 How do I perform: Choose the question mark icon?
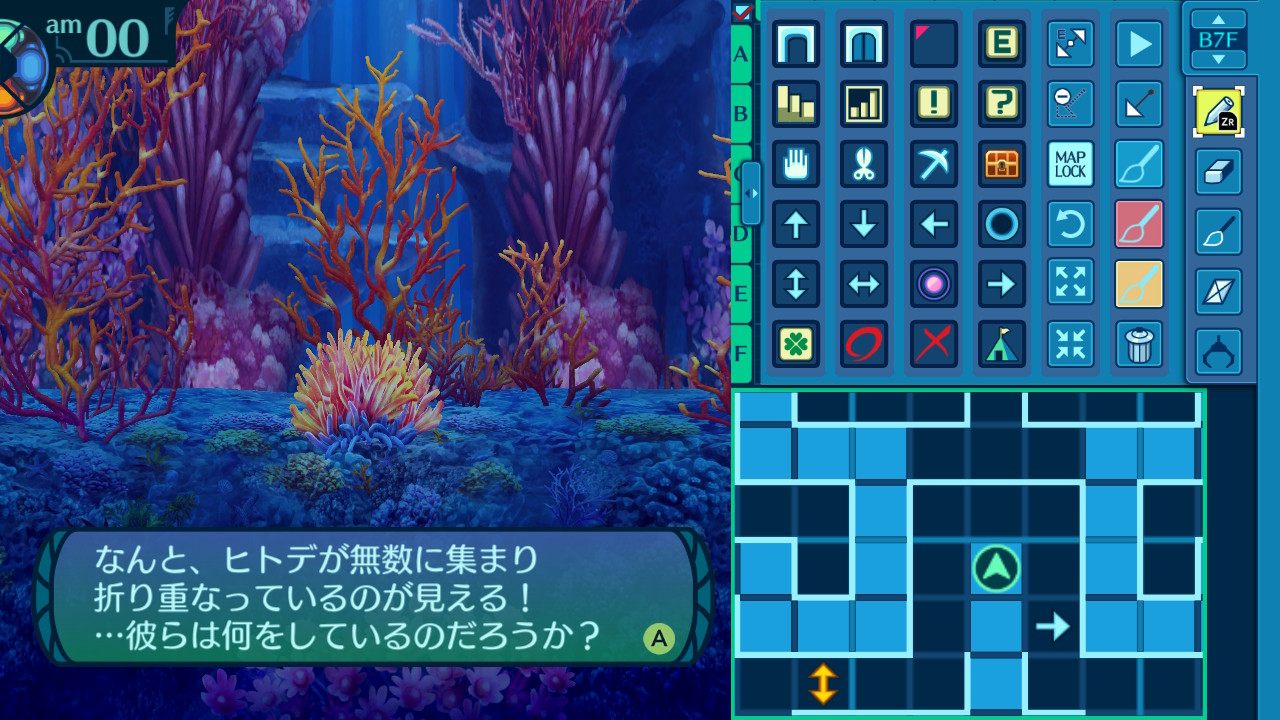[1001, 104]
